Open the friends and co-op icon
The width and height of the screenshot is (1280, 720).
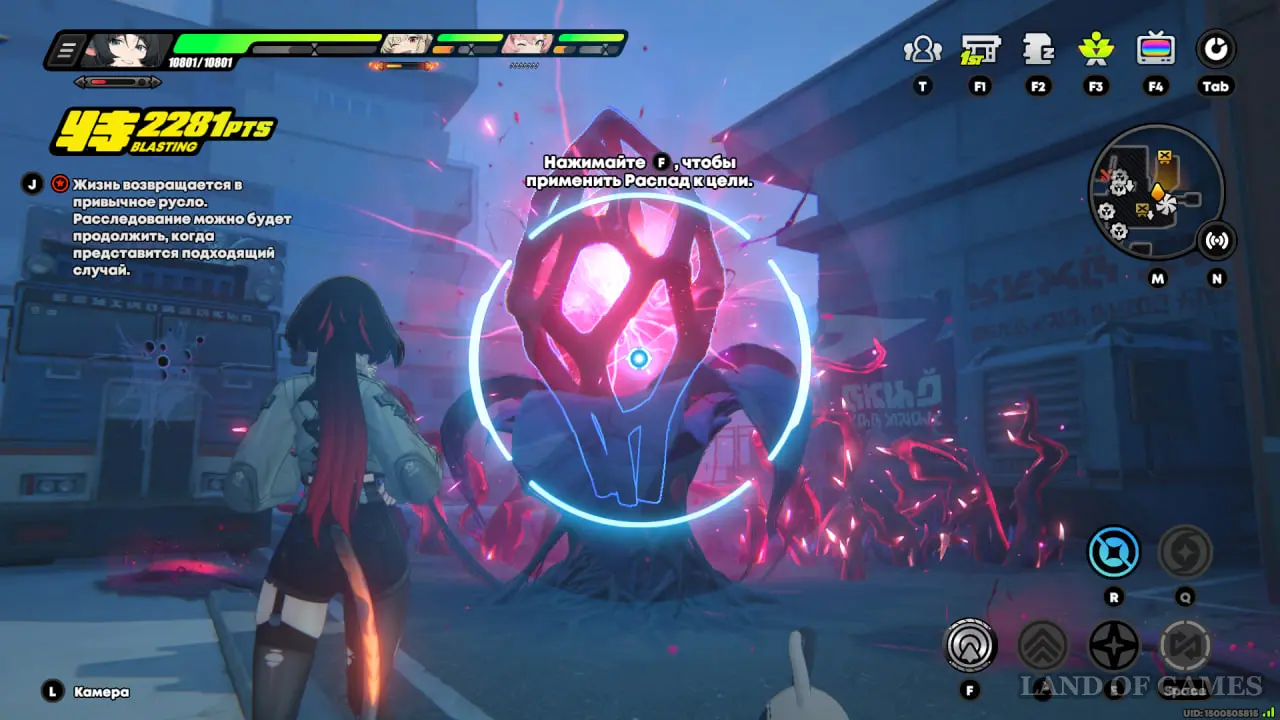922,49
